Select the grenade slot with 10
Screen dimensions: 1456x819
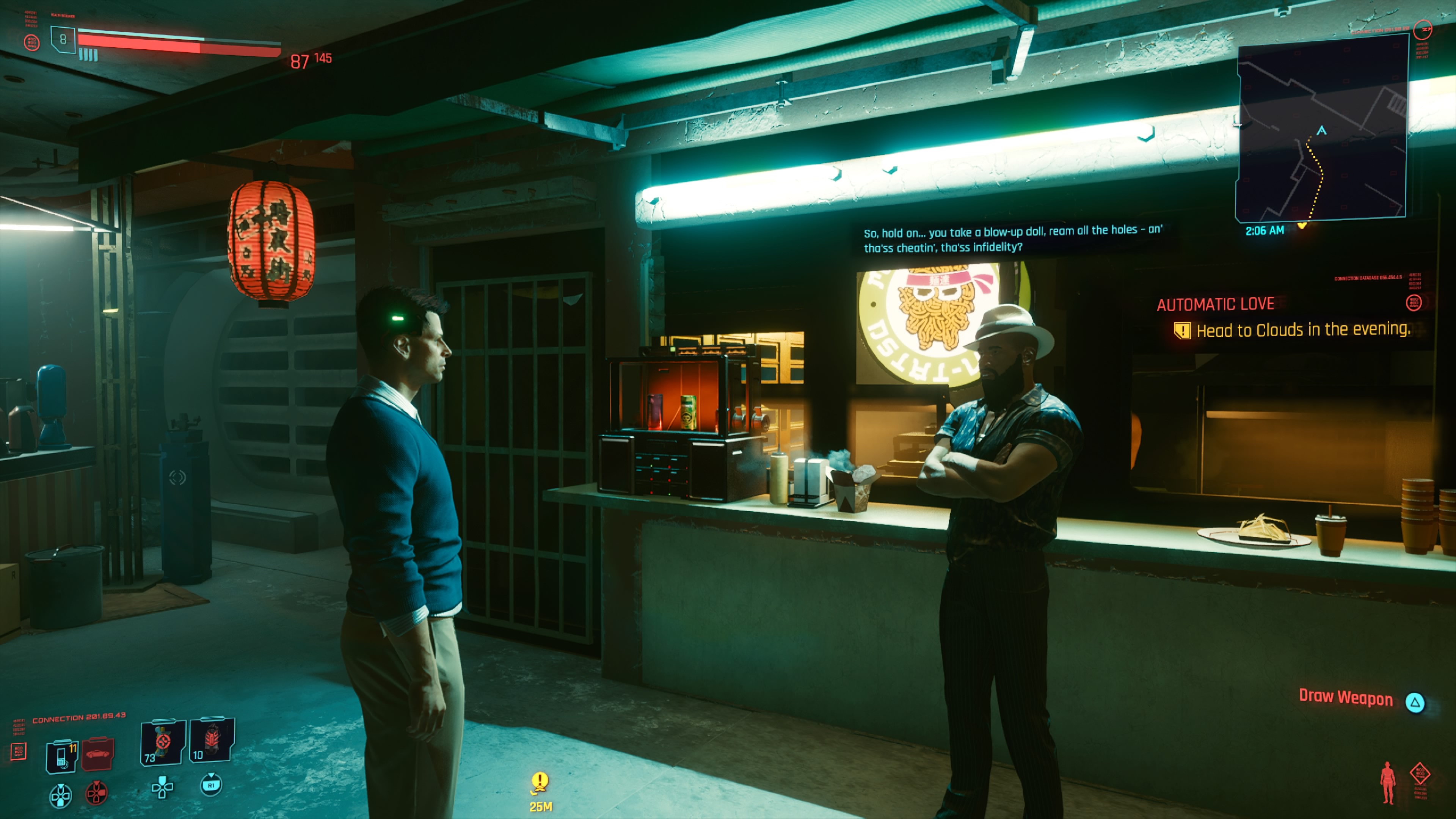pos(212,741)
